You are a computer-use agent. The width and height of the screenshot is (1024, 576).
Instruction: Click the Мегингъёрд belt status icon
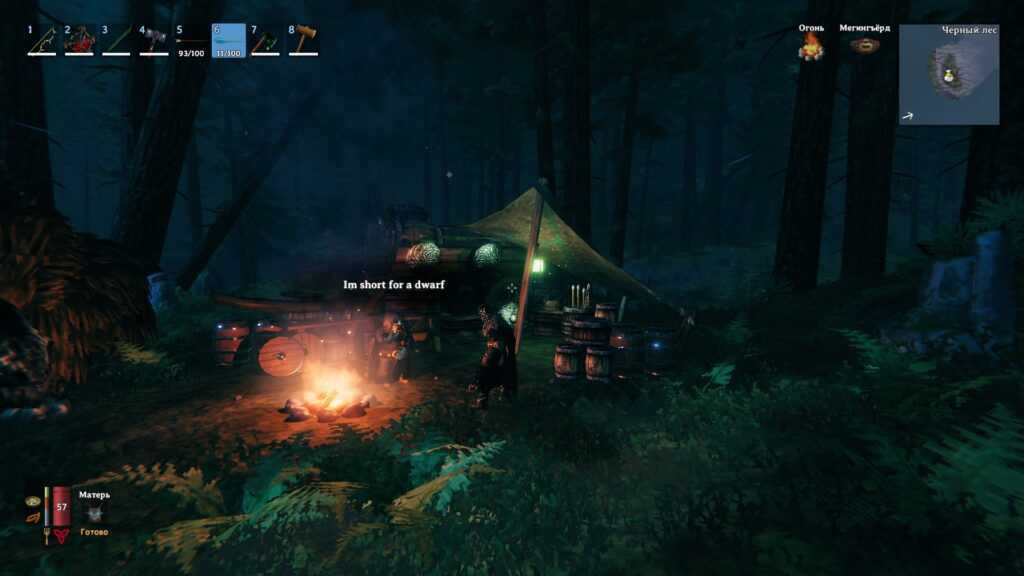point(864,46)
